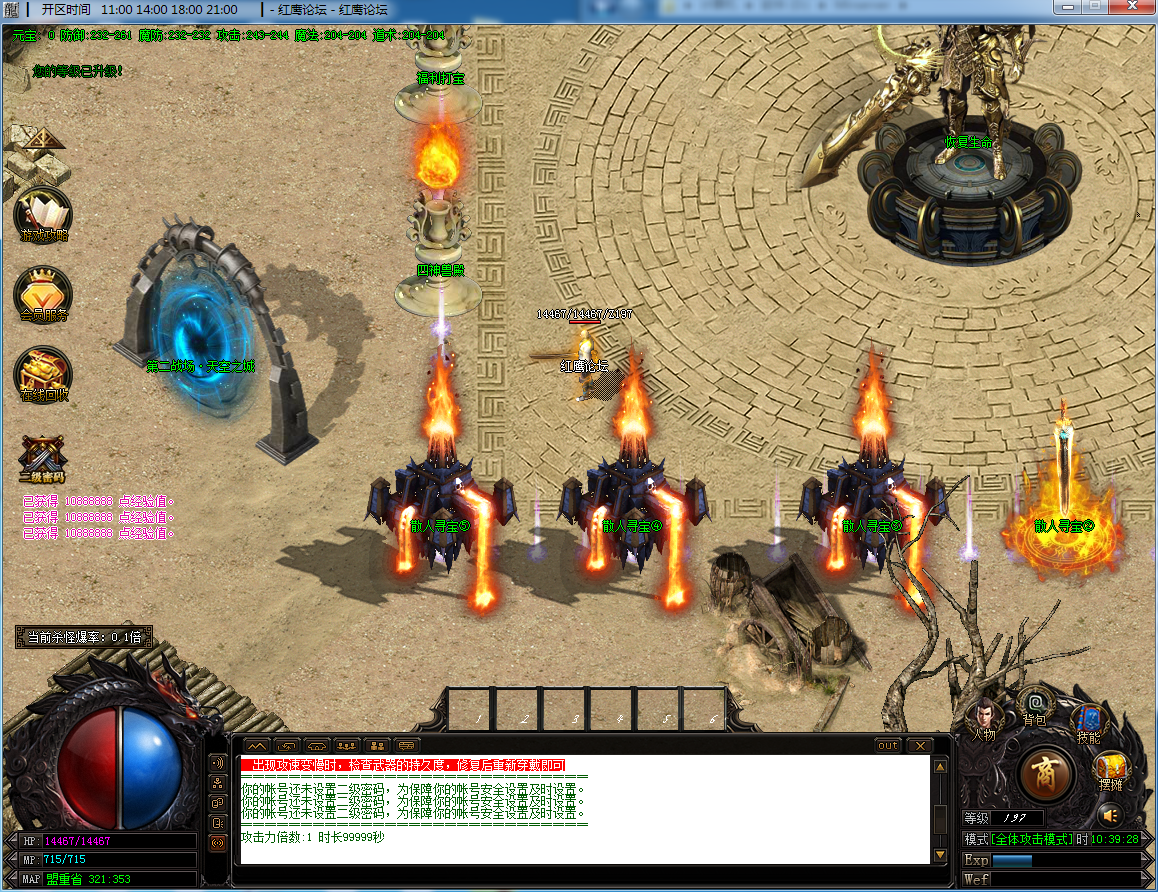This screenshot has width=1158, height=892.
Task: Open the 技能 skills book
Action: 1088,722
